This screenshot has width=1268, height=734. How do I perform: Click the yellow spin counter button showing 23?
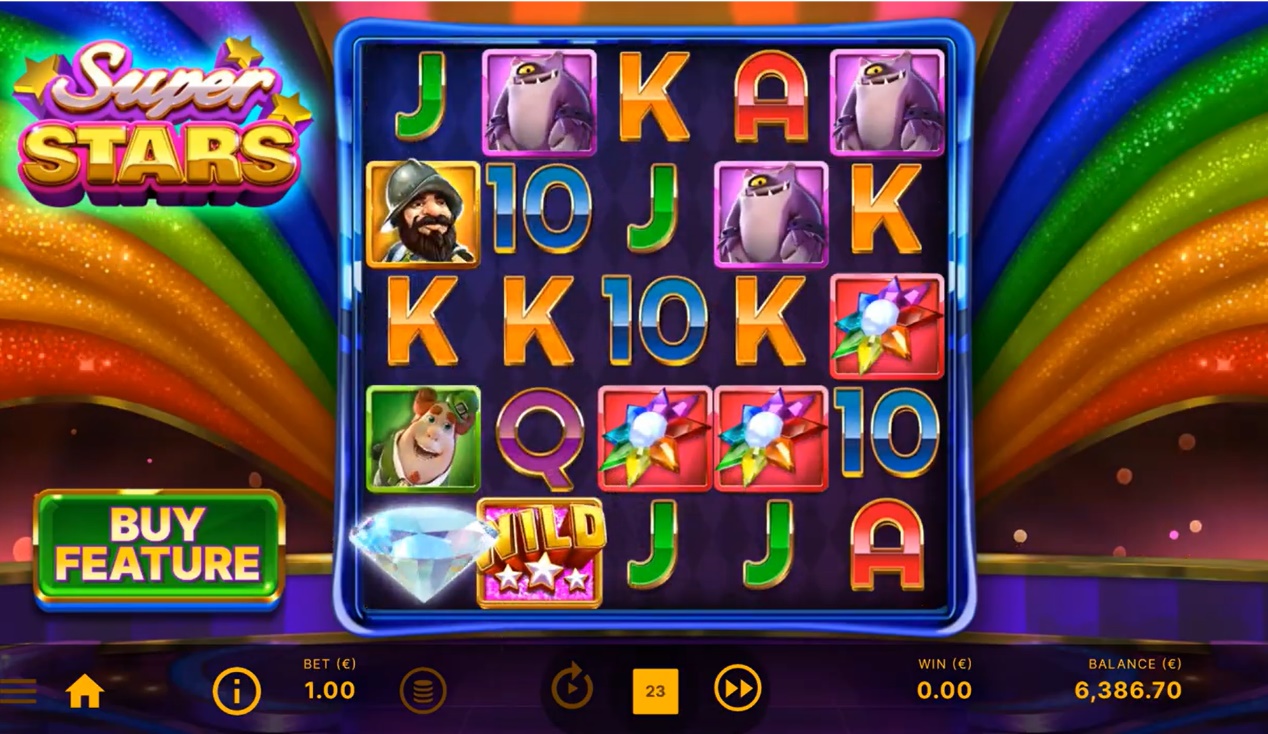(655, 690)
